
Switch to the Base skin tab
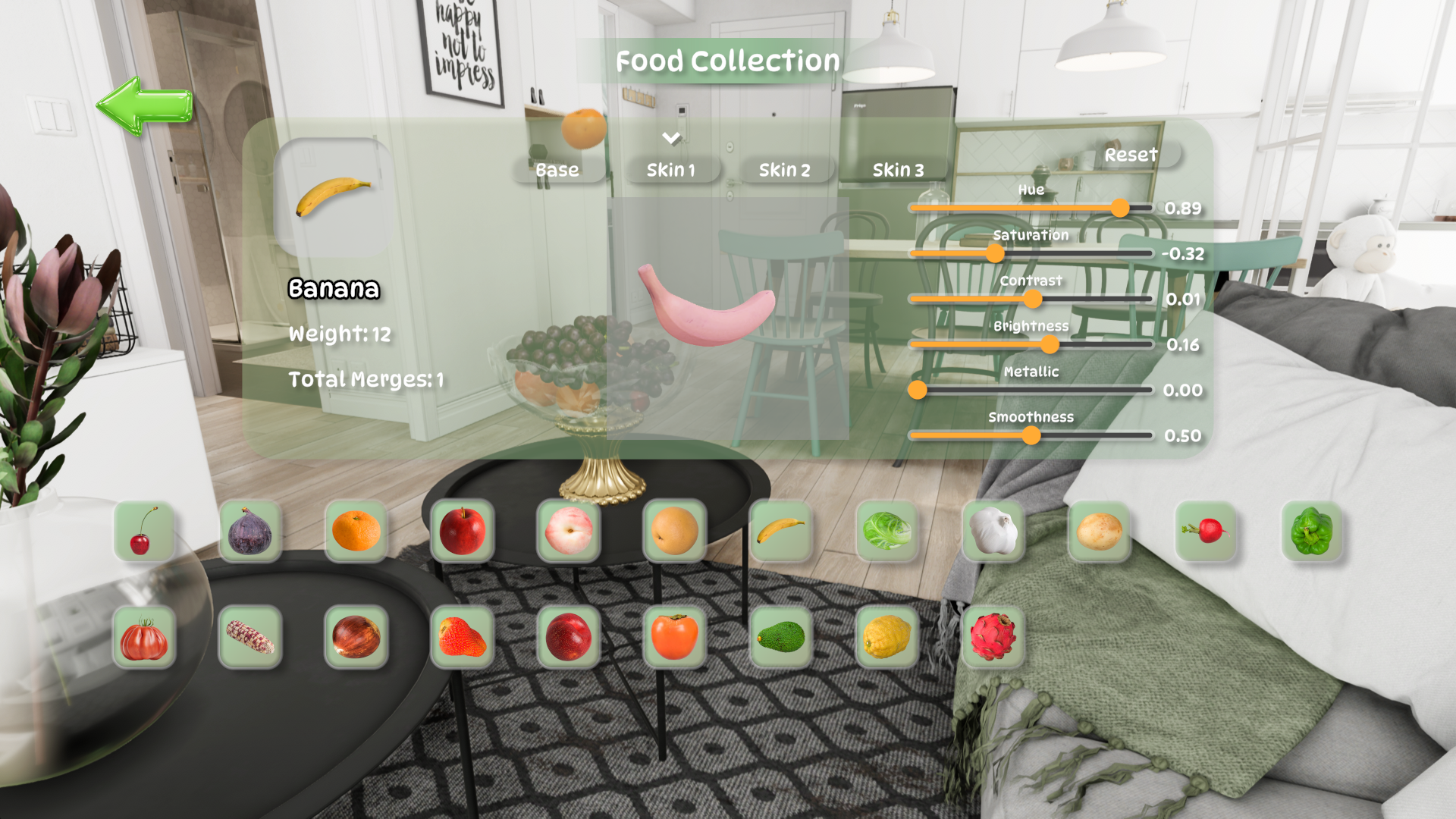click(557, 170)
